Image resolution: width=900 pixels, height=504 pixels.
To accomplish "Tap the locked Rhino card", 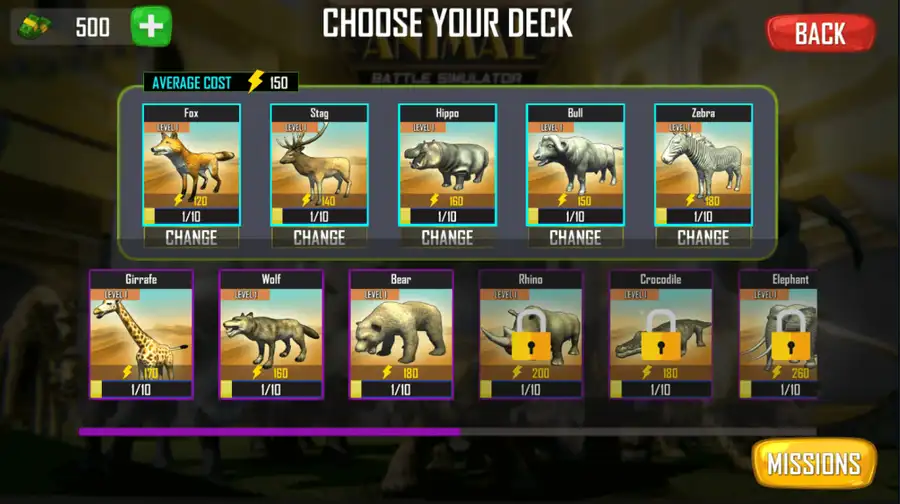I will (531, 334).
